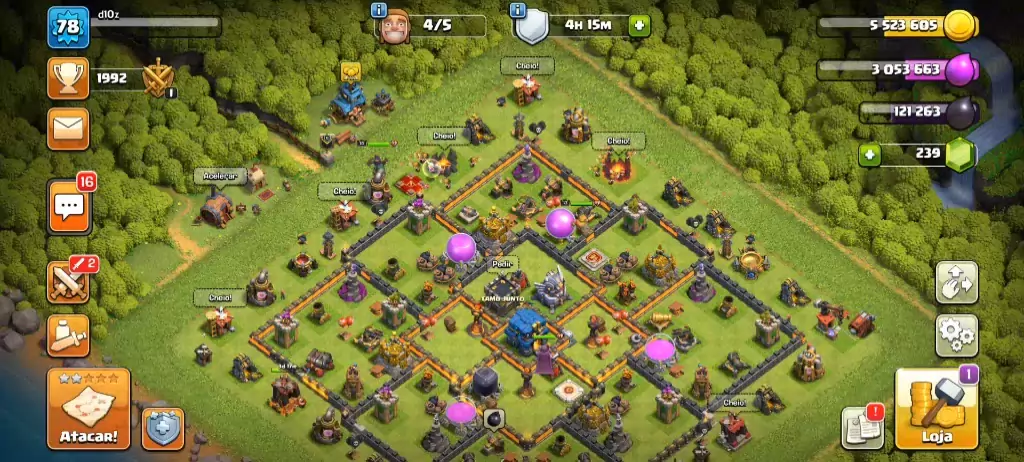1024x462 pixels.
Task: Open the chat with 16 unread messages
Action: pyautogui.click(x=68, y=207)
